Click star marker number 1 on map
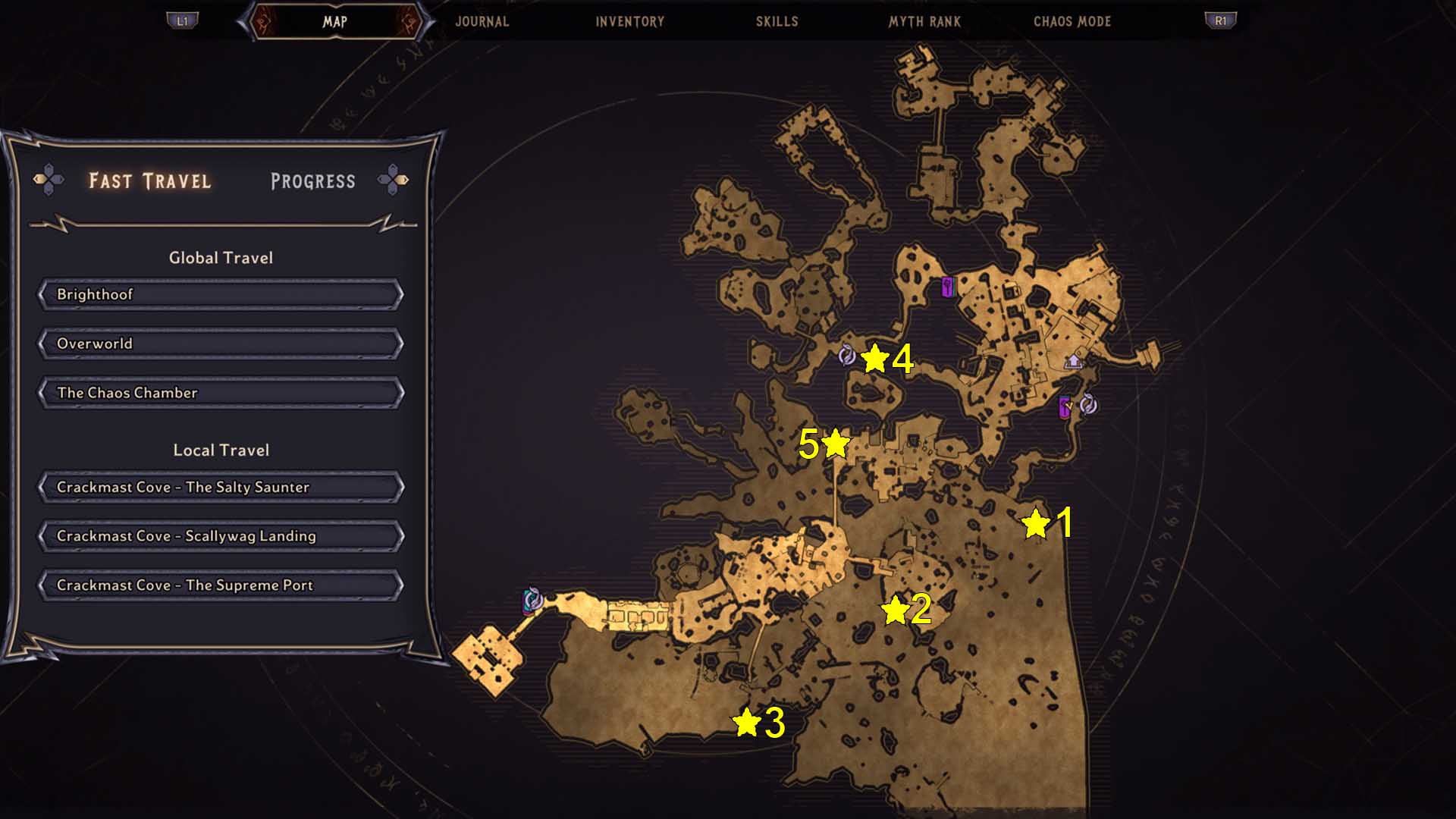The image size is (1456, 819). tap(1035, 524)
